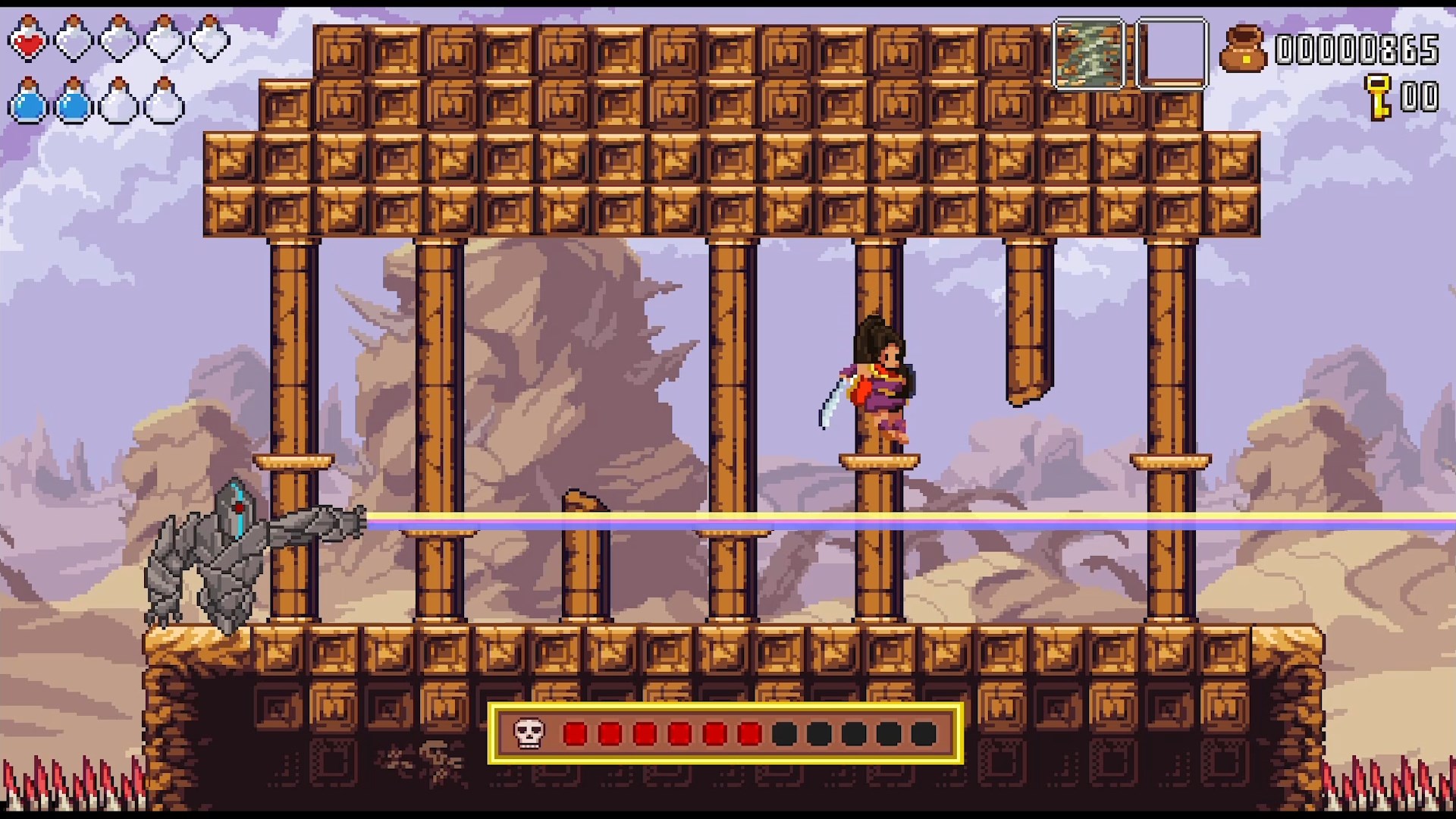Click the skull icon on the boss health bar
The image size is (1456, 819).
529,733
